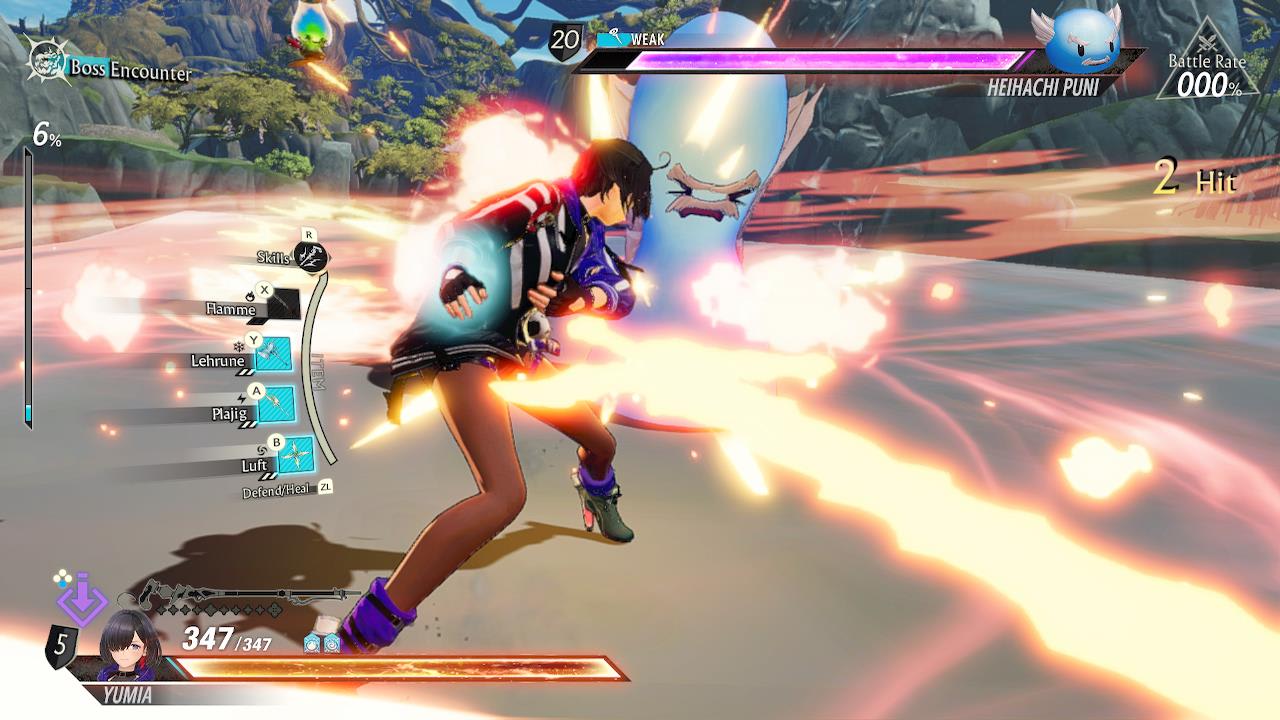1280x720 pixels.
Task: Click Yumia's level 5 shield badge
Action: pyautogui.click(x=64, y=646)
